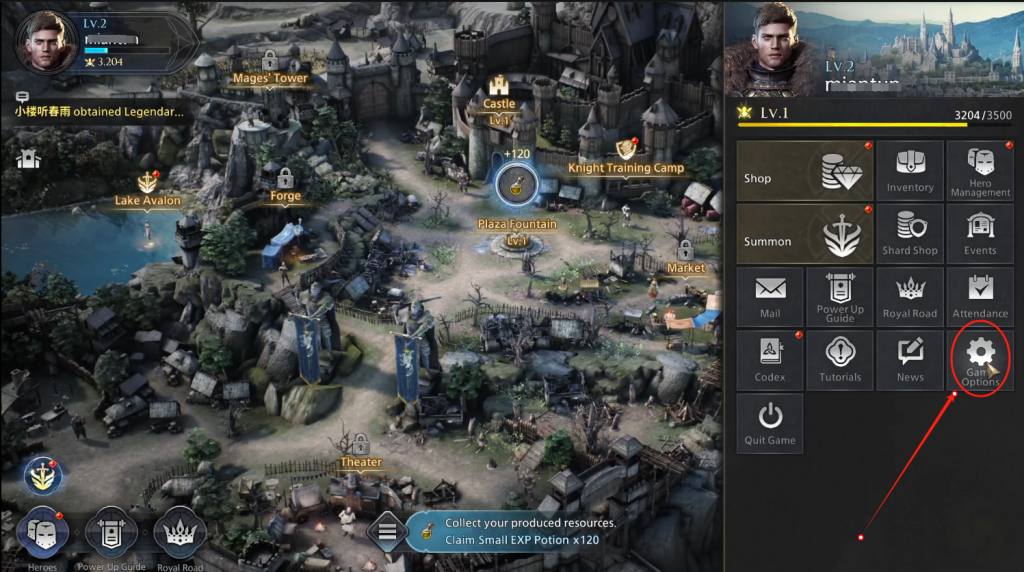View the Events page
1024x572 pixels.
click(x=980, y=234)
